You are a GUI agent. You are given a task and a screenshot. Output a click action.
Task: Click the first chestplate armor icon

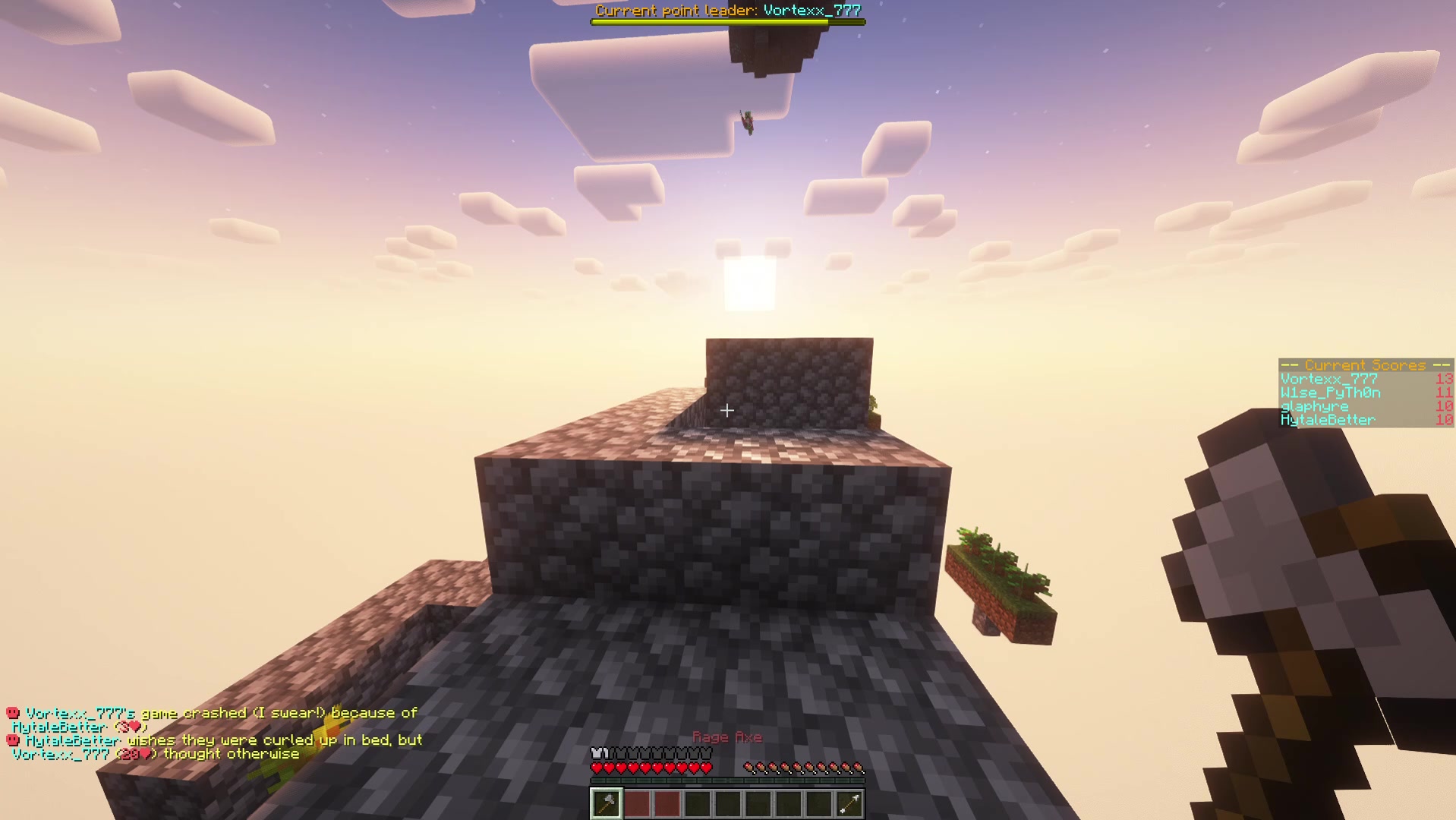point(597,752)
